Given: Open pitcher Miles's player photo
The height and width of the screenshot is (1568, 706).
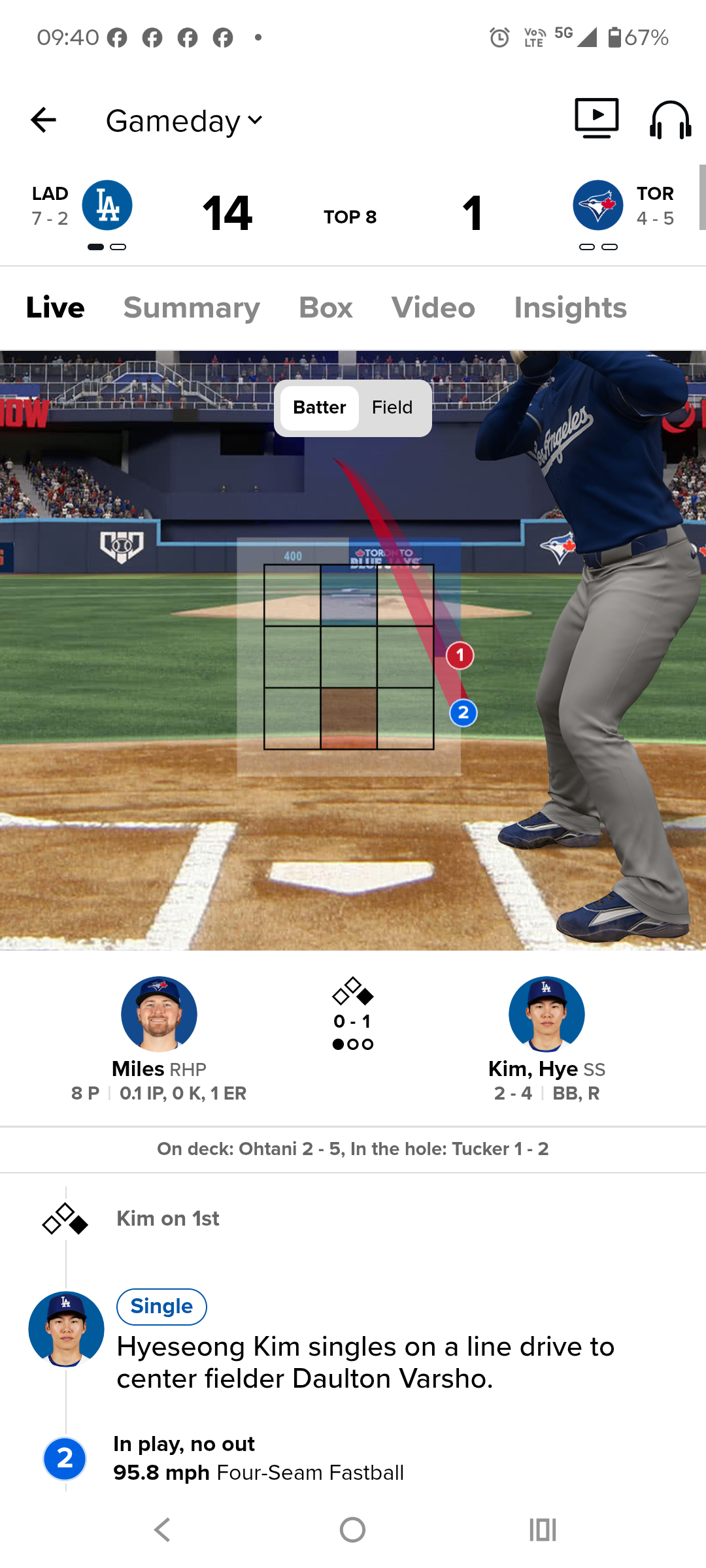Looking at the screenshot, I should [x=159, y=1014].
